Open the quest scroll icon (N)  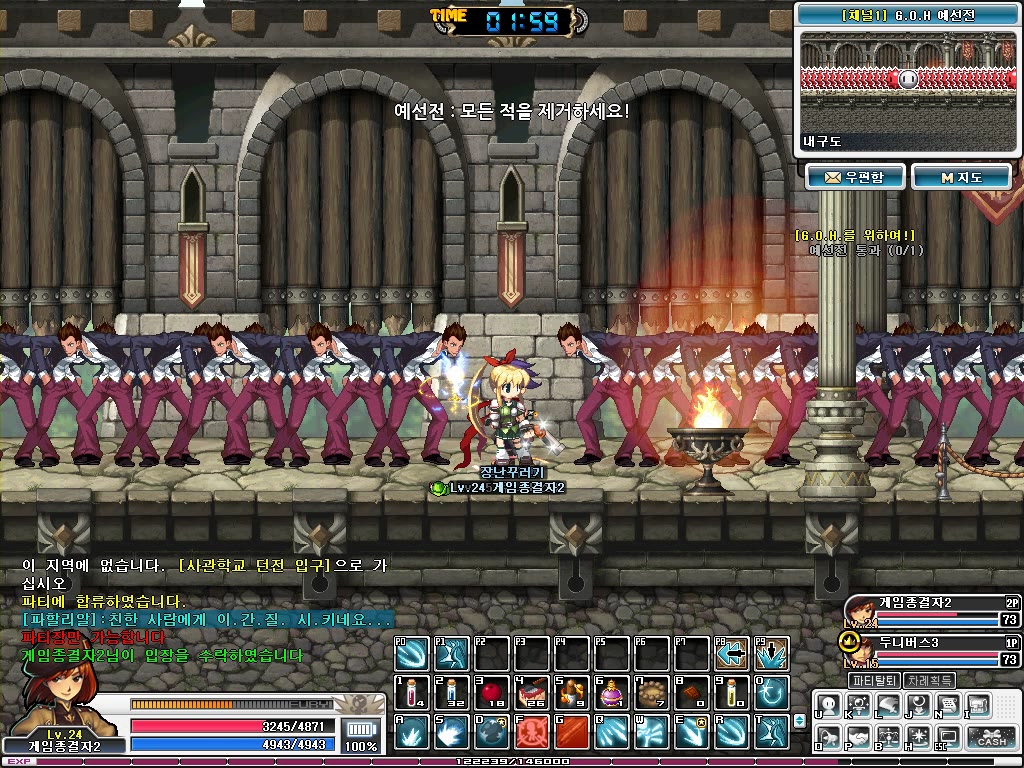point(947,706)
